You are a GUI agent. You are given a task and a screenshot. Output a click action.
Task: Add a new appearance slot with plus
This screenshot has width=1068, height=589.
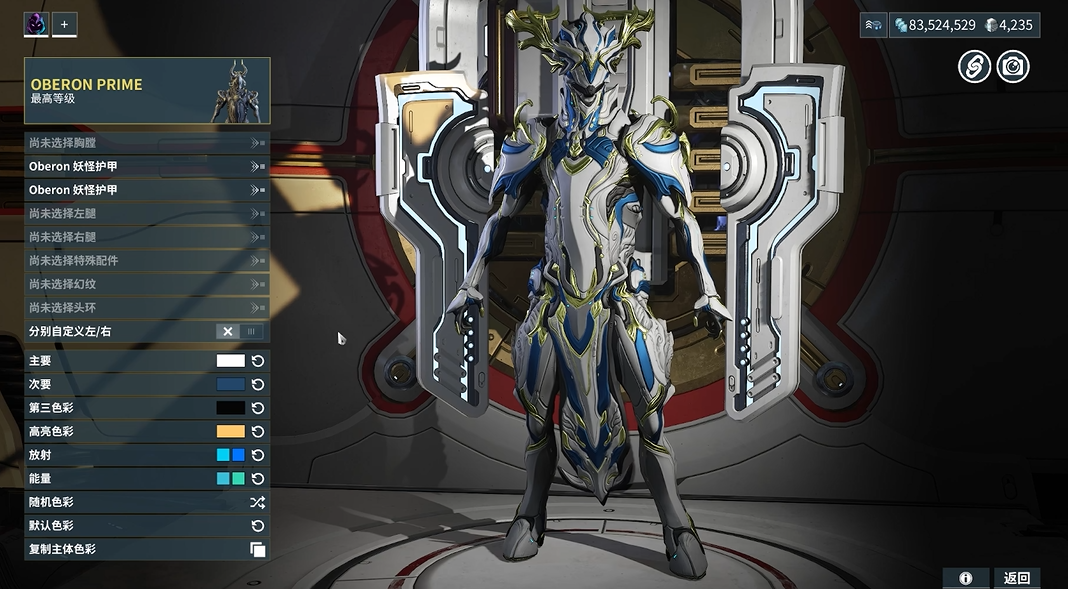[x=64, y=24]
